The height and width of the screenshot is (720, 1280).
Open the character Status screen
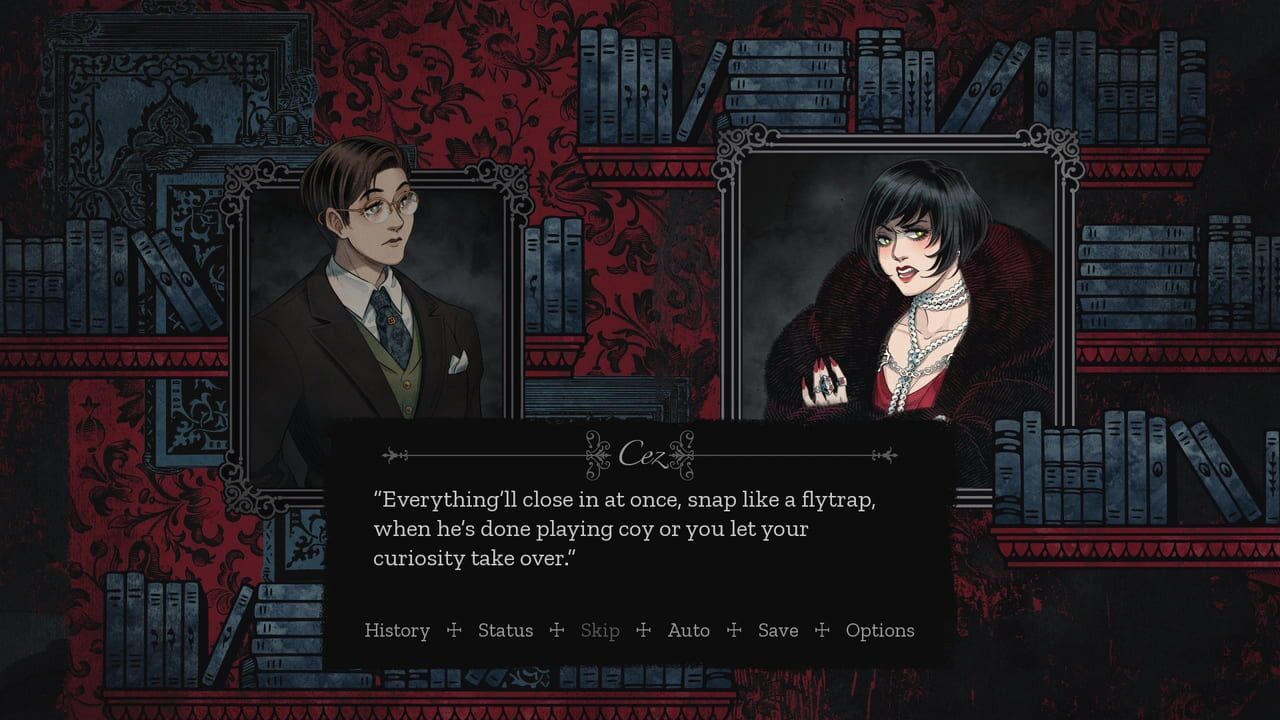click(506, 631)
